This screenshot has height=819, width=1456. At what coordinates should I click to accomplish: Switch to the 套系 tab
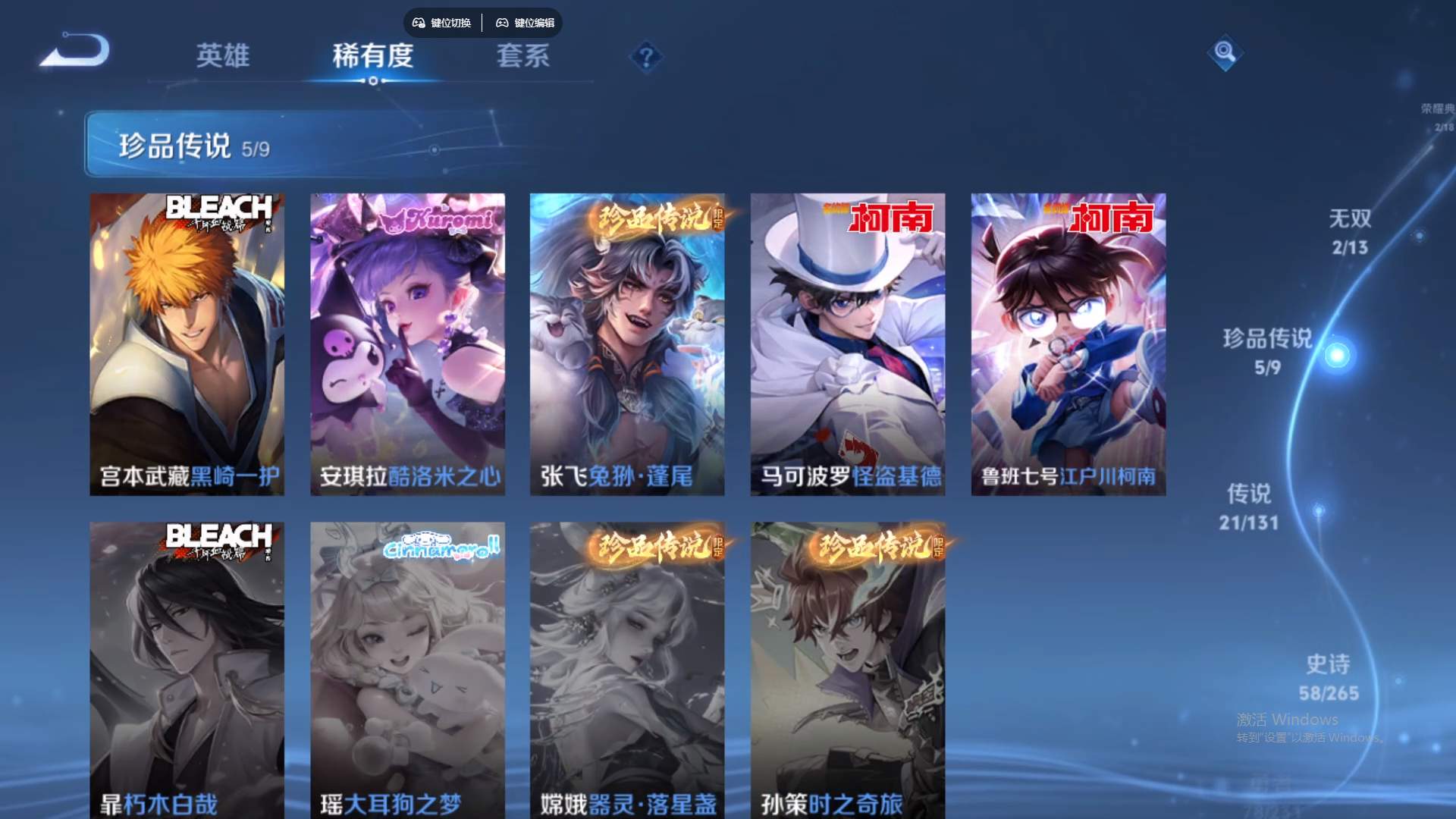click(x=523, y=57)
